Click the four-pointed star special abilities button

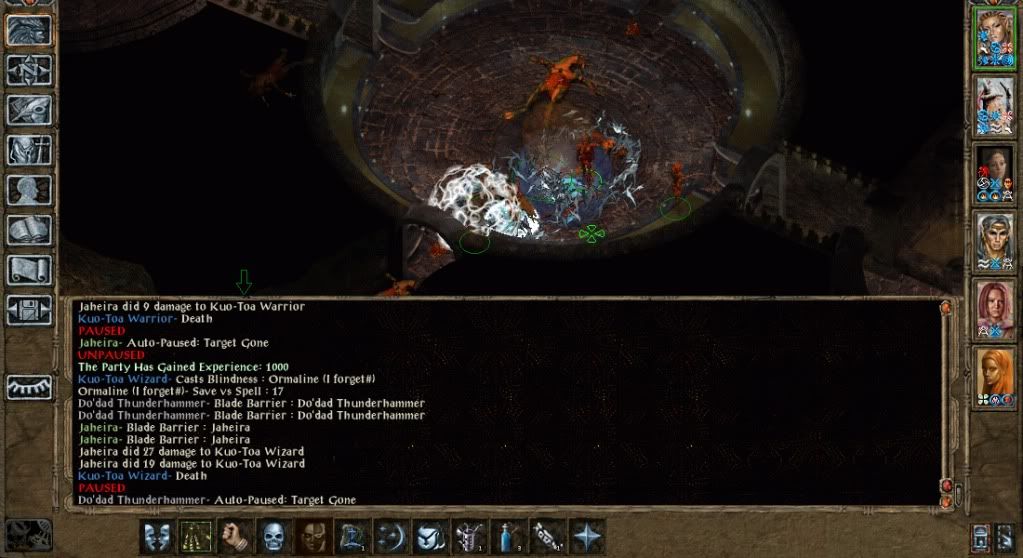pyautogui.click(x=586, y=535)
